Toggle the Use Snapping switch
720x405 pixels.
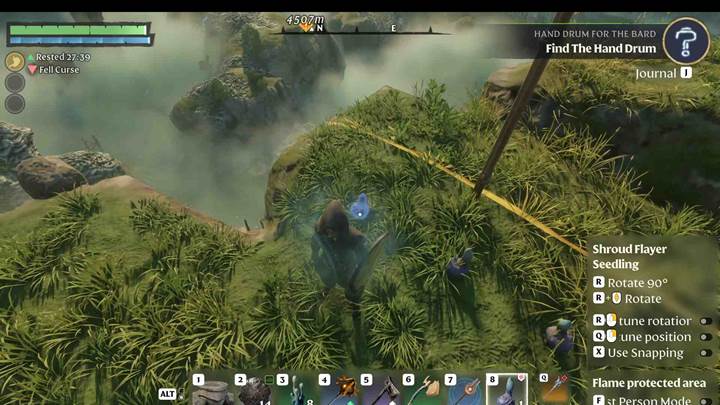coord(705,352)
